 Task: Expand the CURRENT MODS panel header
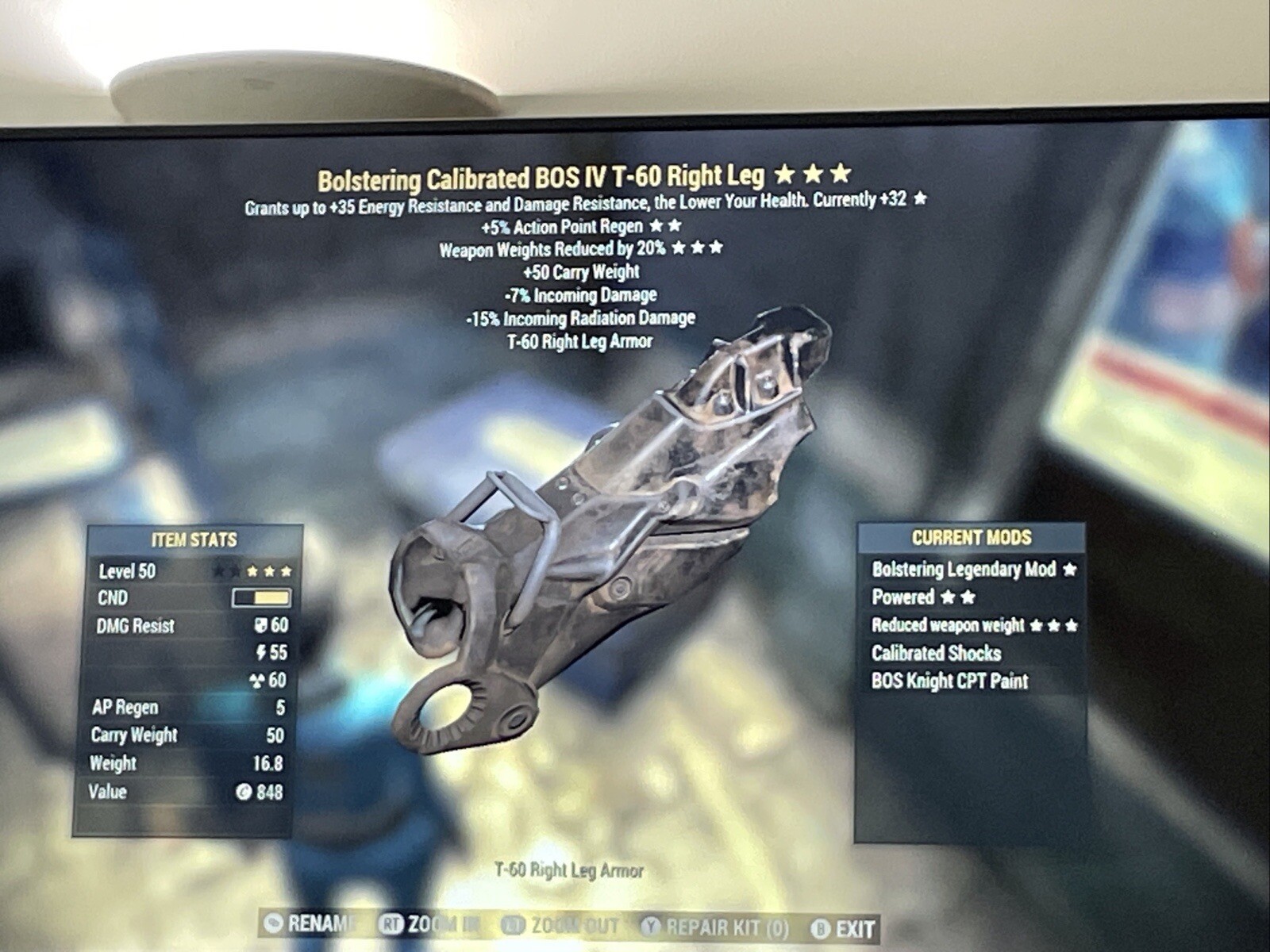(972, 537)
